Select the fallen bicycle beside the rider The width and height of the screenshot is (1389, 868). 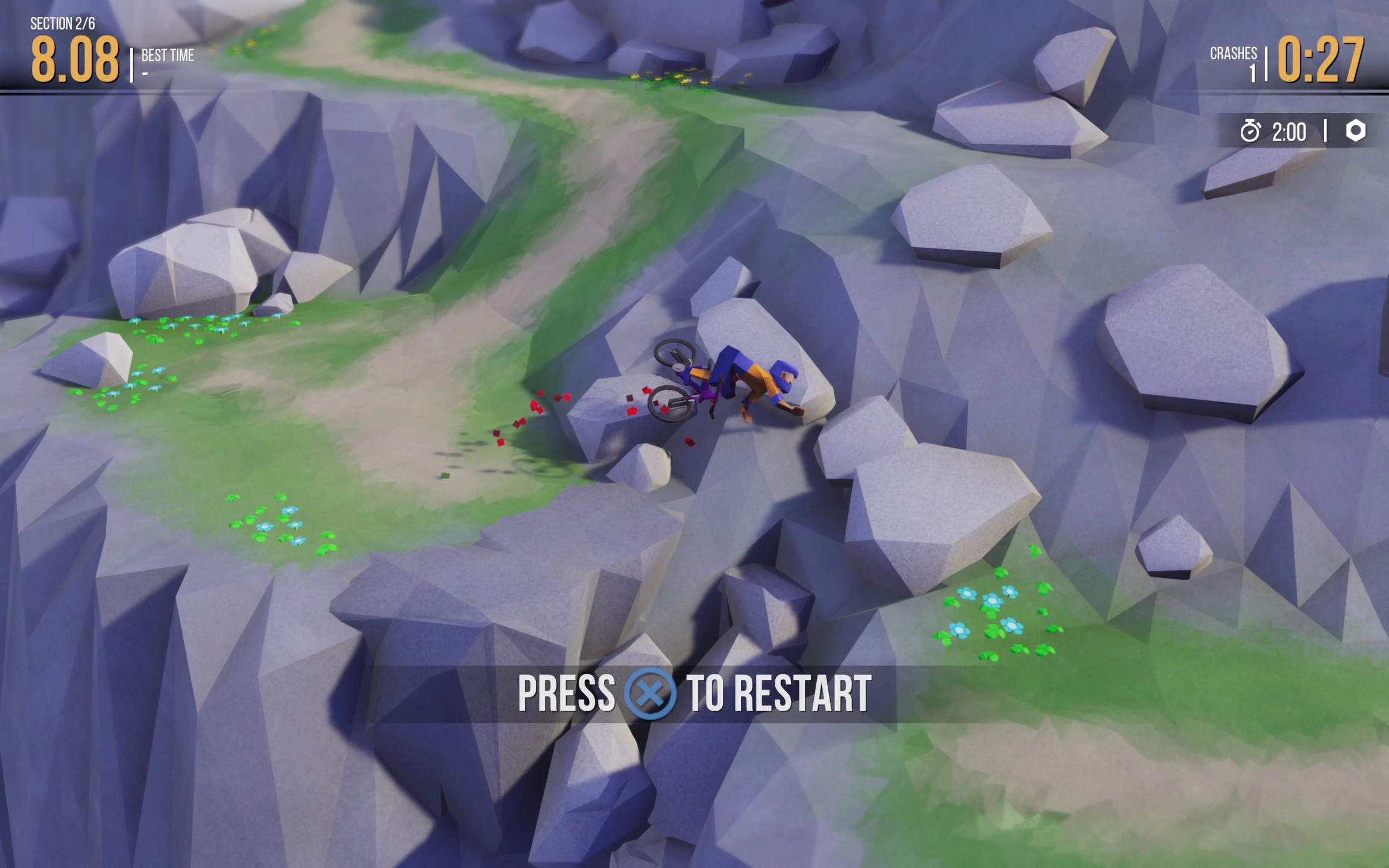(x=678, y=386)
